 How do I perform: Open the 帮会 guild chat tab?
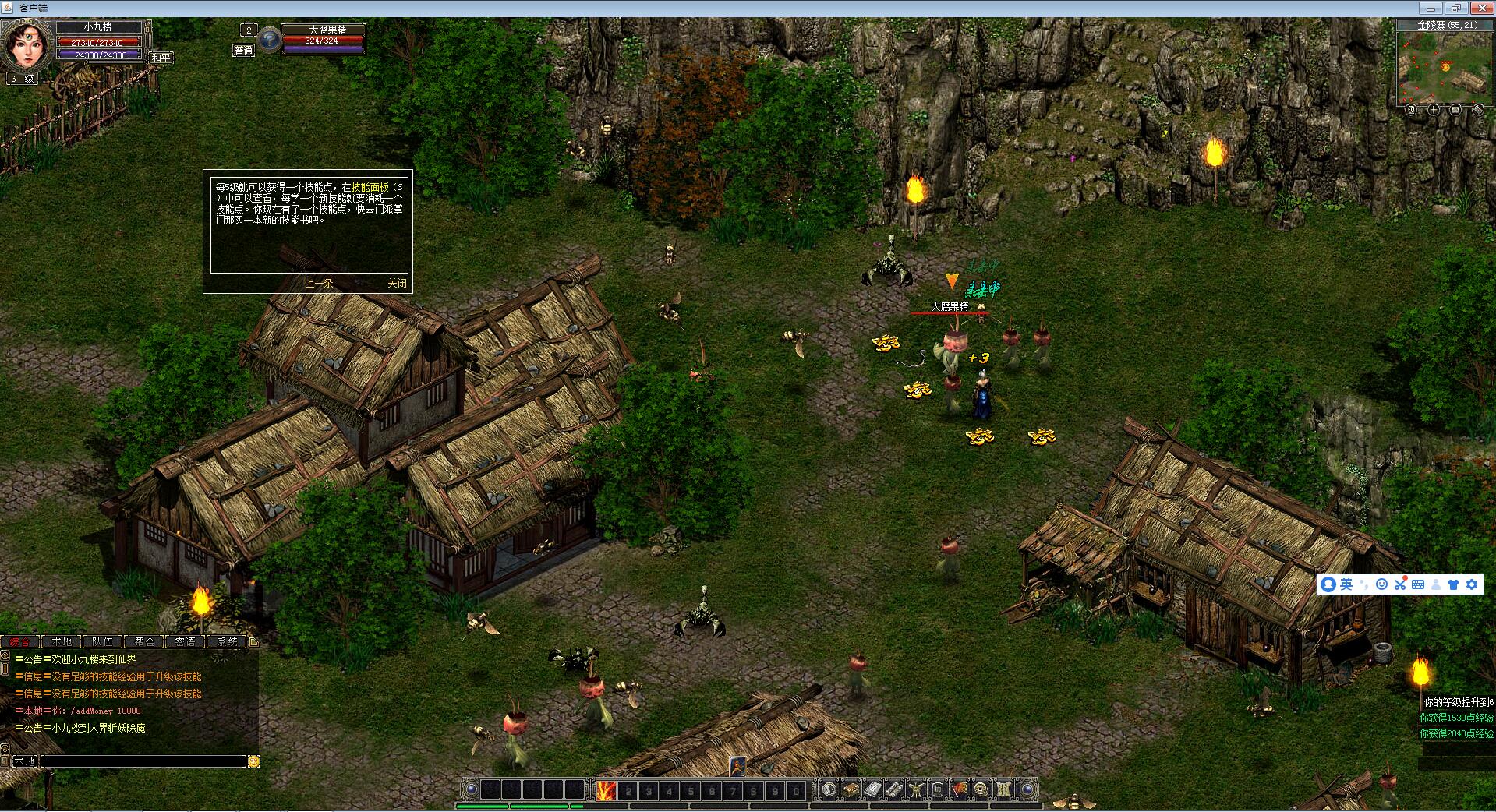[x=144, y=641]
